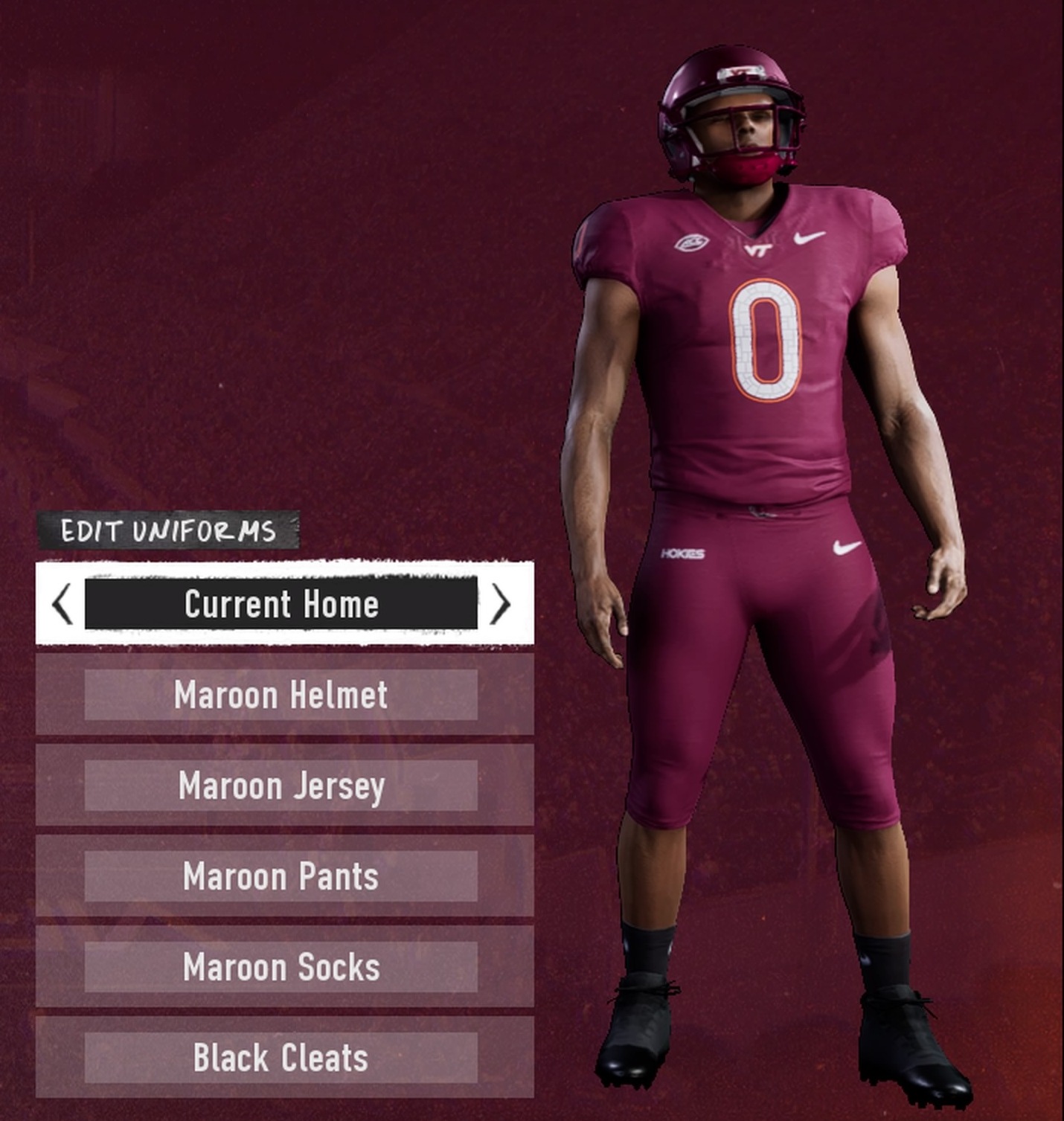Viewport: 1064px width, 1121px height.
Task: Click the left arrow beside Current Home
Action: [63, 603]
